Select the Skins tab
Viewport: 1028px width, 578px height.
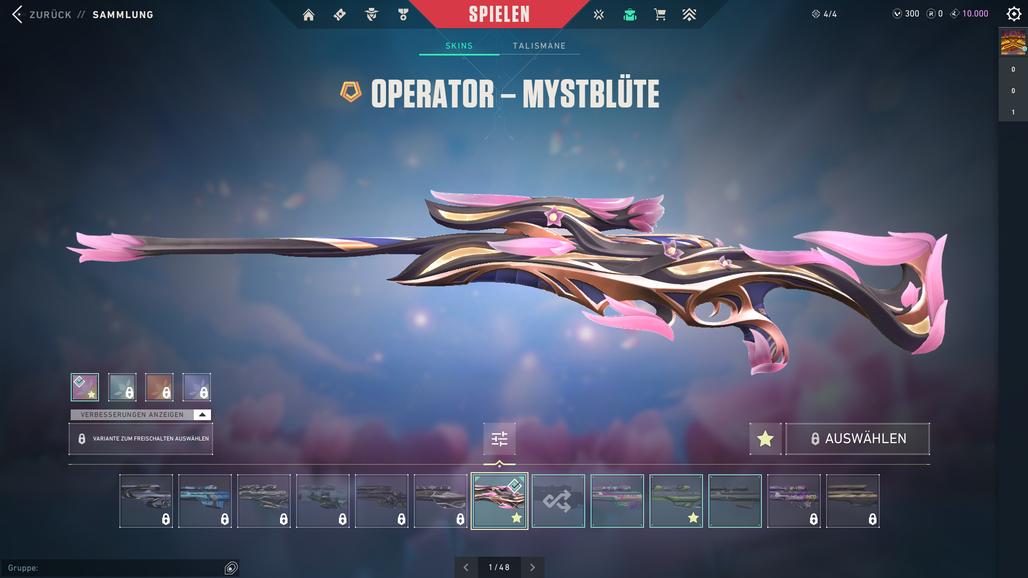tap(459, 46)
